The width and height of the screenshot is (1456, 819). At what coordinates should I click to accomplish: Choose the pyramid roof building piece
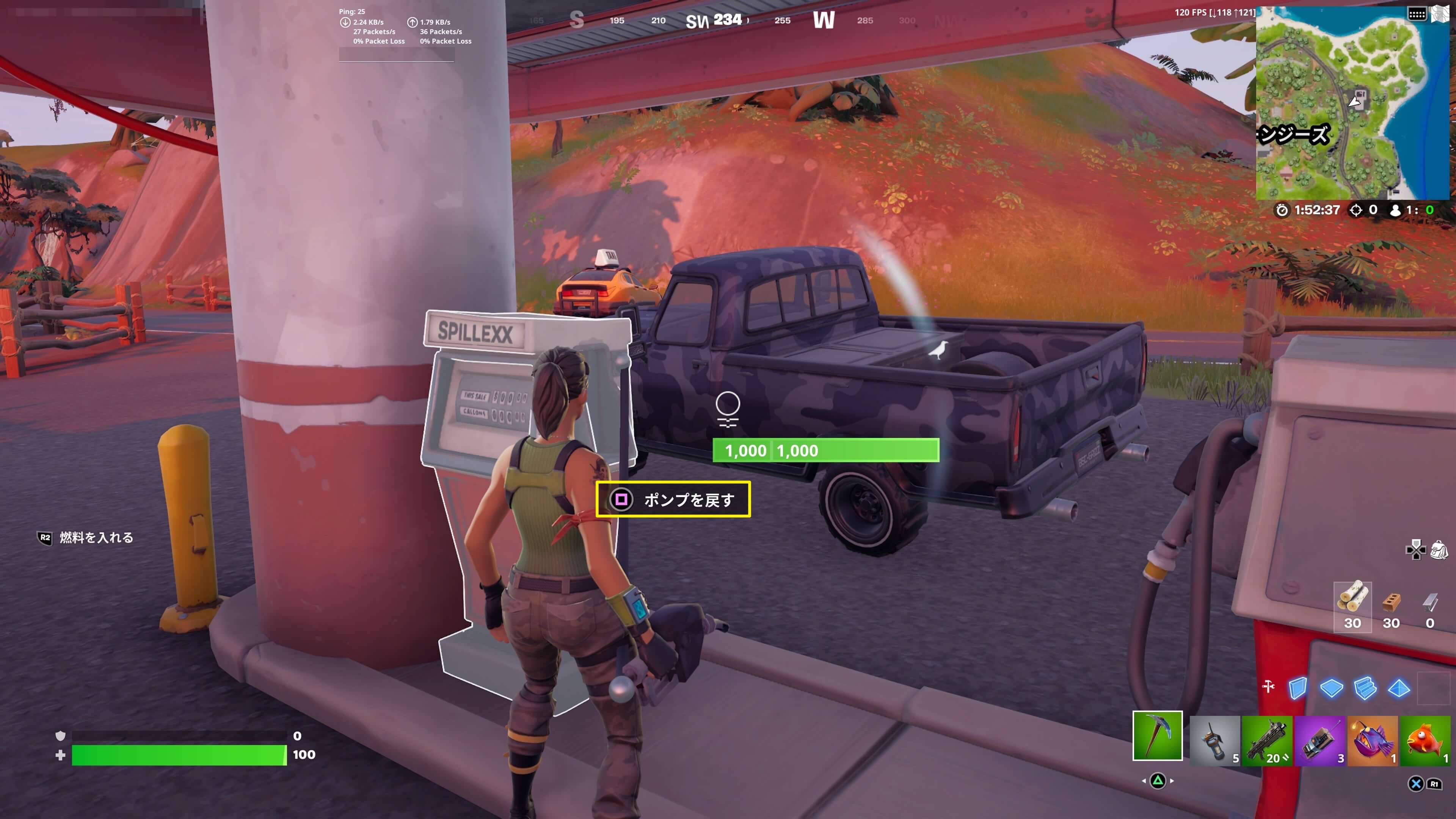[x=1399, y=688]
